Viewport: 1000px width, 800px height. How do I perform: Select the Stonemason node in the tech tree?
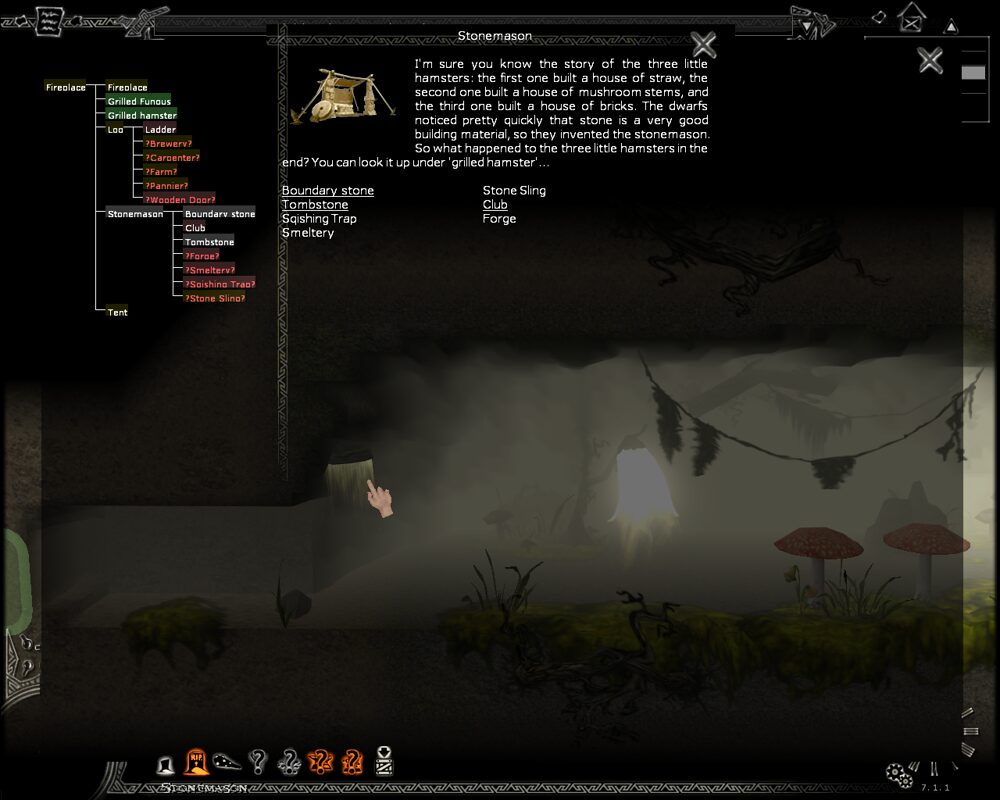pyautogui.click(x=135, y=214)
